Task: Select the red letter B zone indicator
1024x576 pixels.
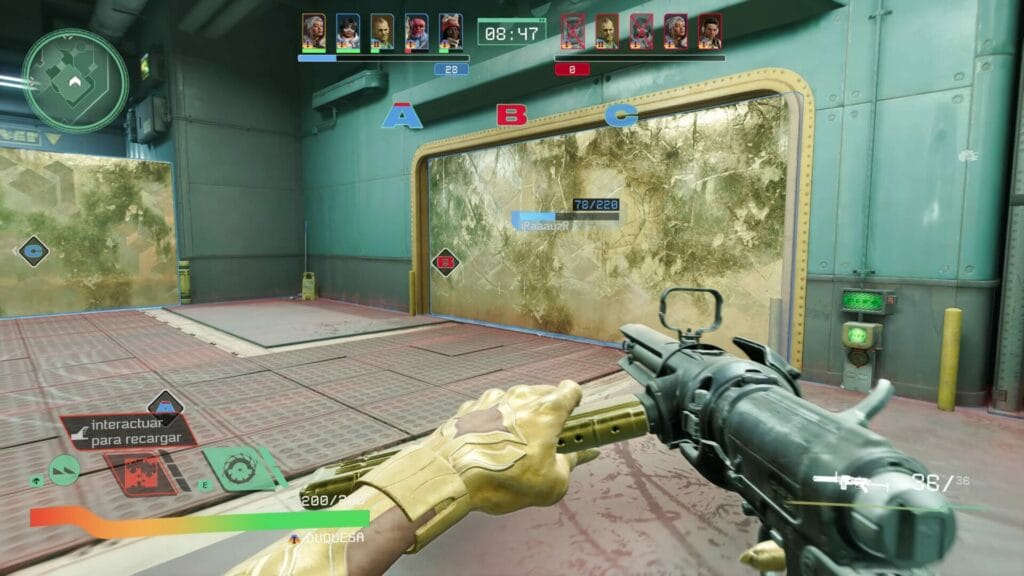Action: coord(511,115)
